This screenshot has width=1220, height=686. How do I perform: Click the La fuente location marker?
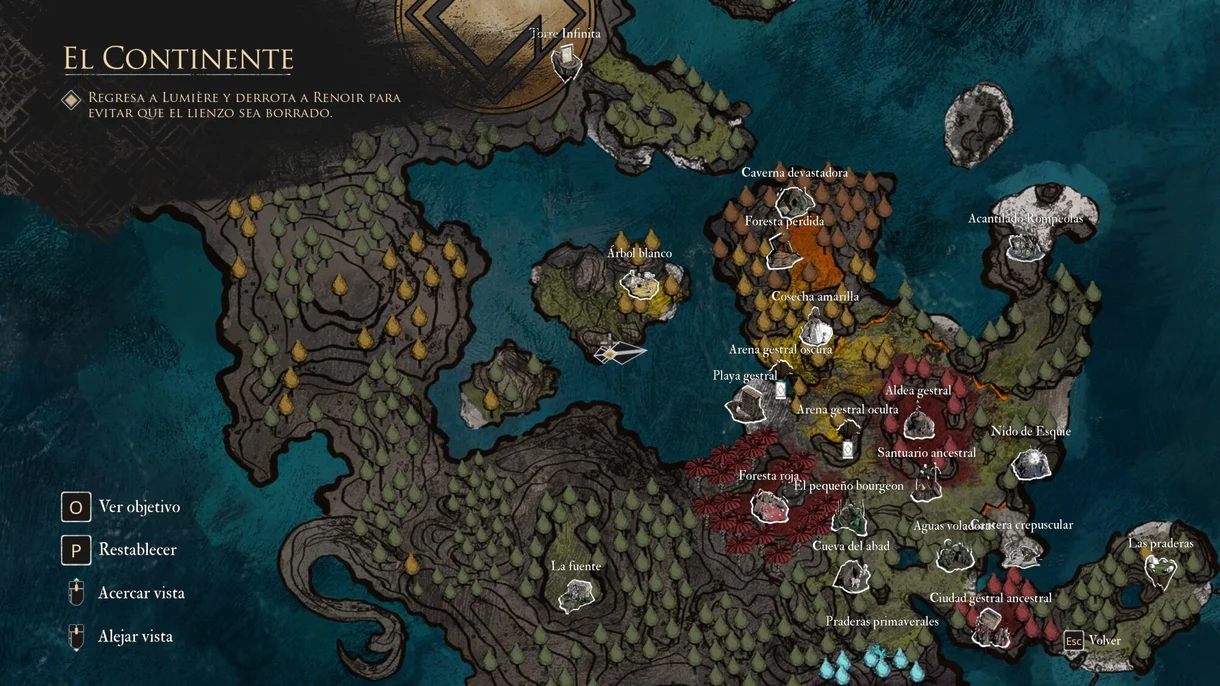pyautogui.click(x=576, y=597)
